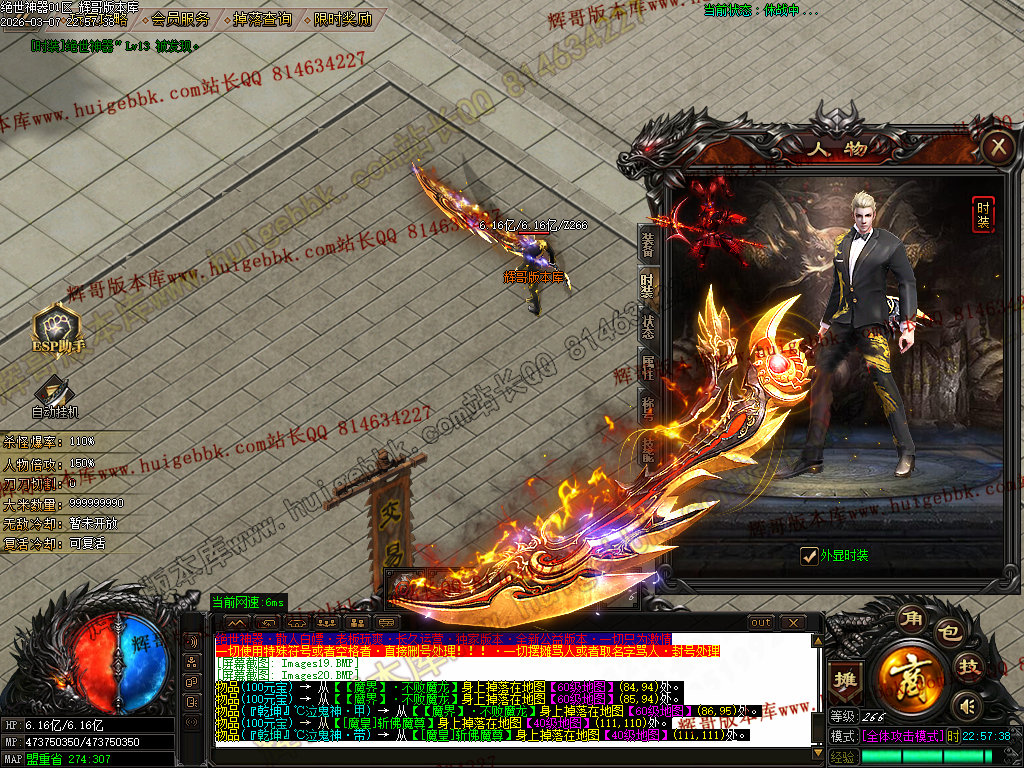This screenshot has width=1024, height=768.
Task: Toggle sound with the speaker button
Action: pyautogui.click(x=965, y=706)
